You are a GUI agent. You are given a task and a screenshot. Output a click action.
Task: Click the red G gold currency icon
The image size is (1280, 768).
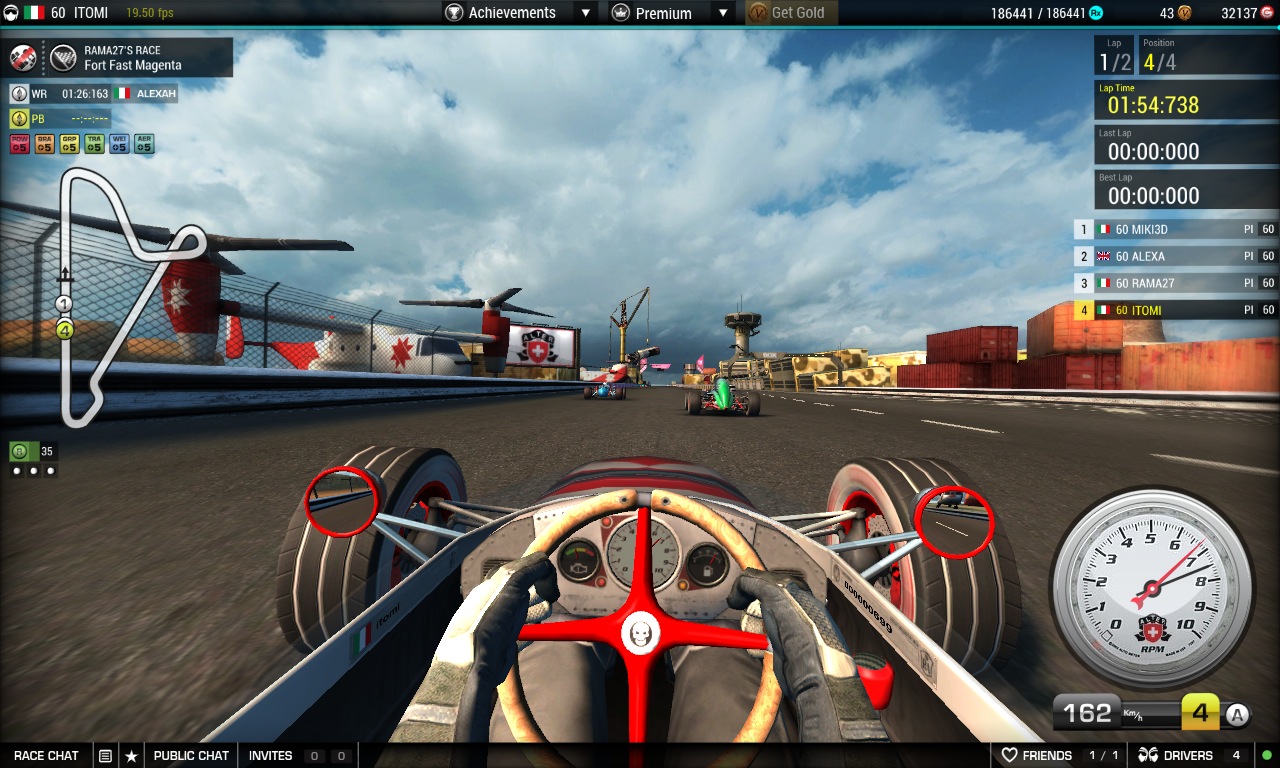tap(1266, 13)
